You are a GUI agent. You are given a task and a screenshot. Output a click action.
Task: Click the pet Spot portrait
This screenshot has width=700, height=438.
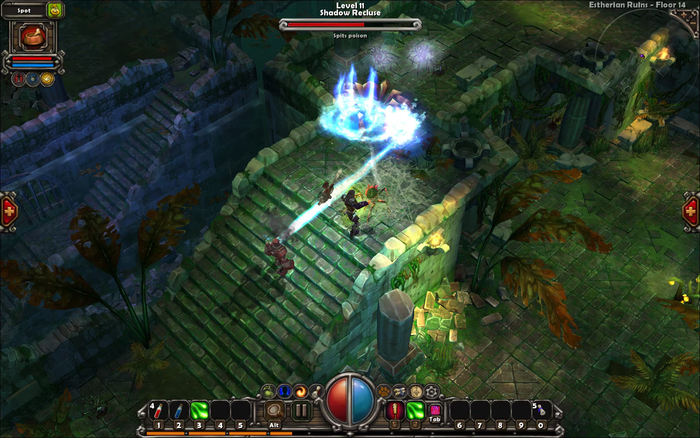tap(32, 37)
